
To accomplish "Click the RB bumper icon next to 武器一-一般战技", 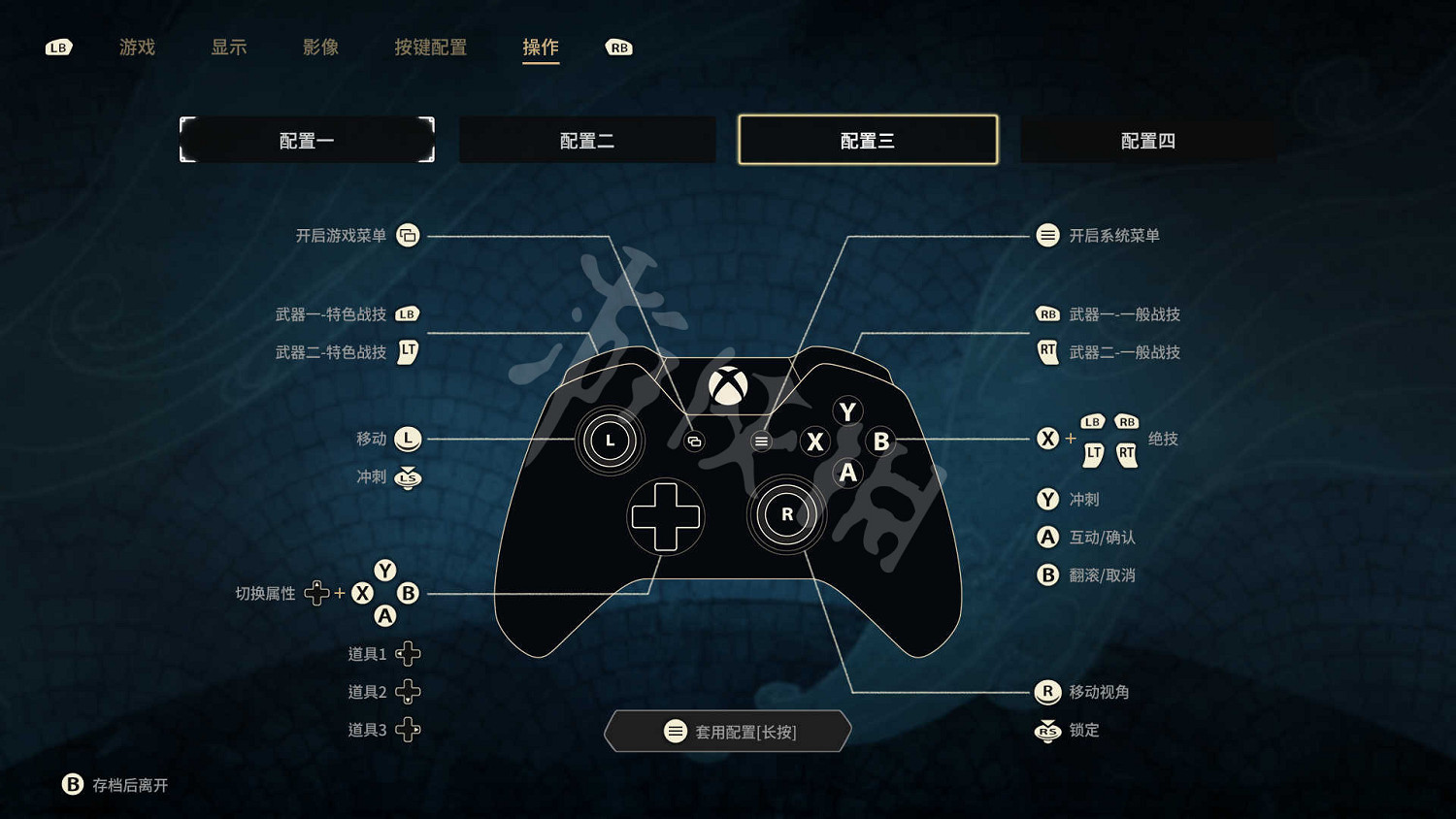I will click(x=1048, y=313).
